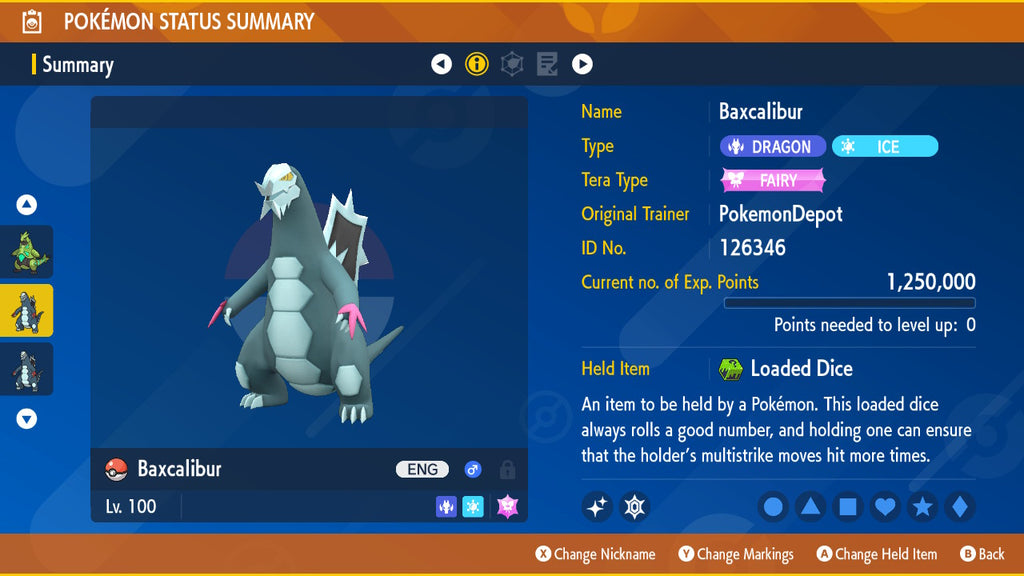Toggle the heart marking

point(885,507)
